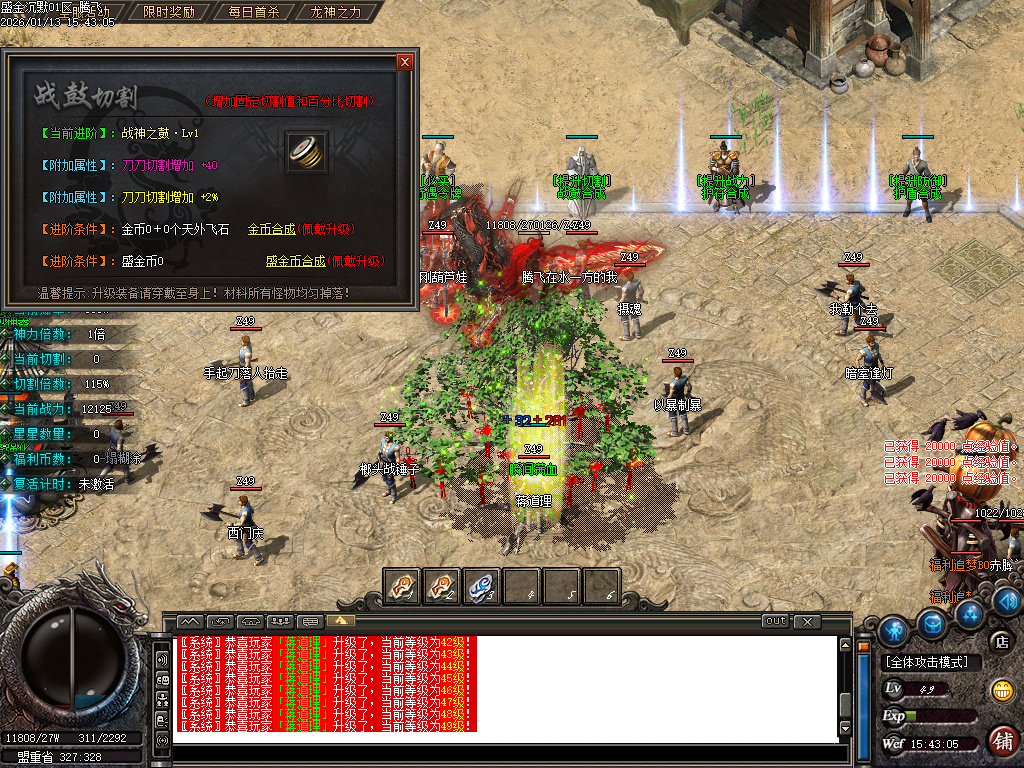Image resolution: width=1024 pixels, height=768 pixels.
Task: Close the 战鼓切割 panel
Action: [x=404, y=62]
